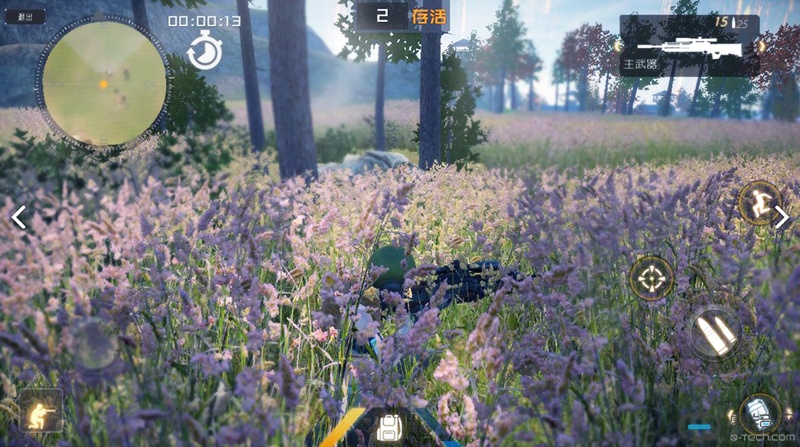Tap the 退出 exit button
This screenshot has width=800, height=447.
click(x=25, y=17)
